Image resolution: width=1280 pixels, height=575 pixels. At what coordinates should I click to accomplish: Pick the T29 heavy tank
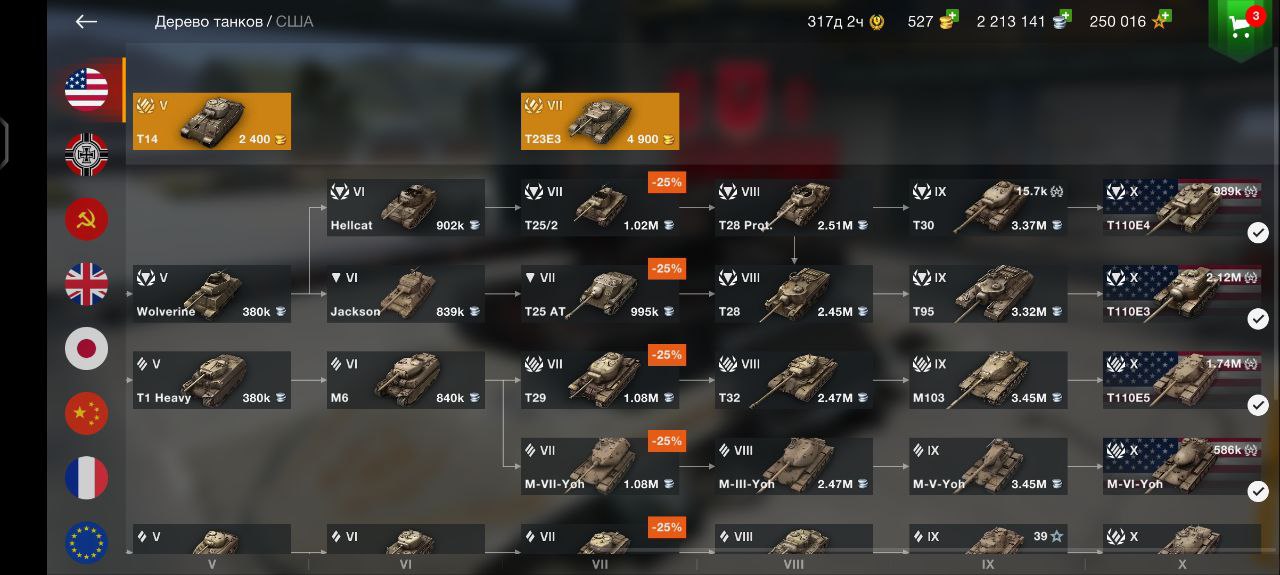[600, 380]
